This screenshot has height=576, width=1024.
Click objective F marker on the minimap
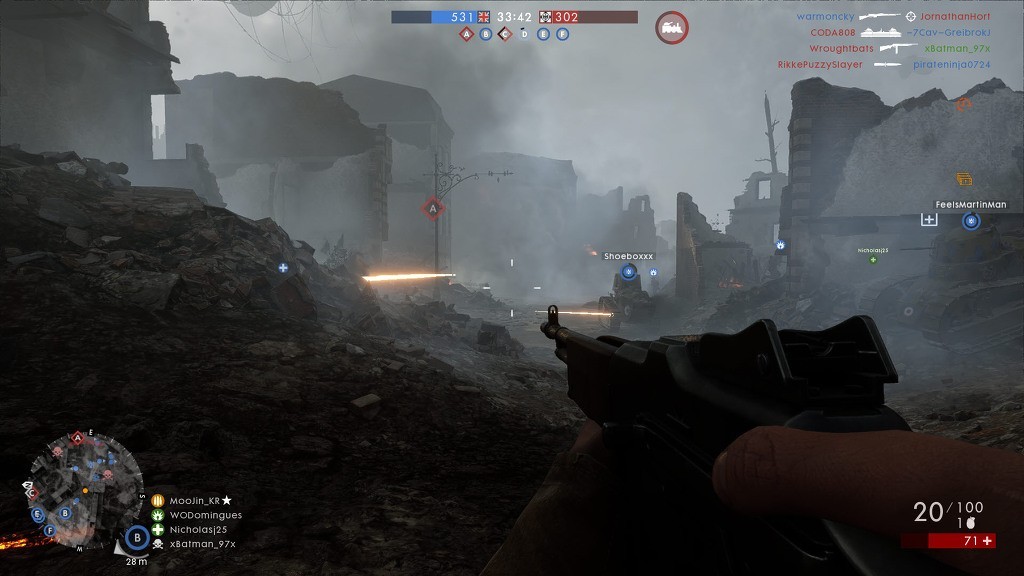pos(38,516)
